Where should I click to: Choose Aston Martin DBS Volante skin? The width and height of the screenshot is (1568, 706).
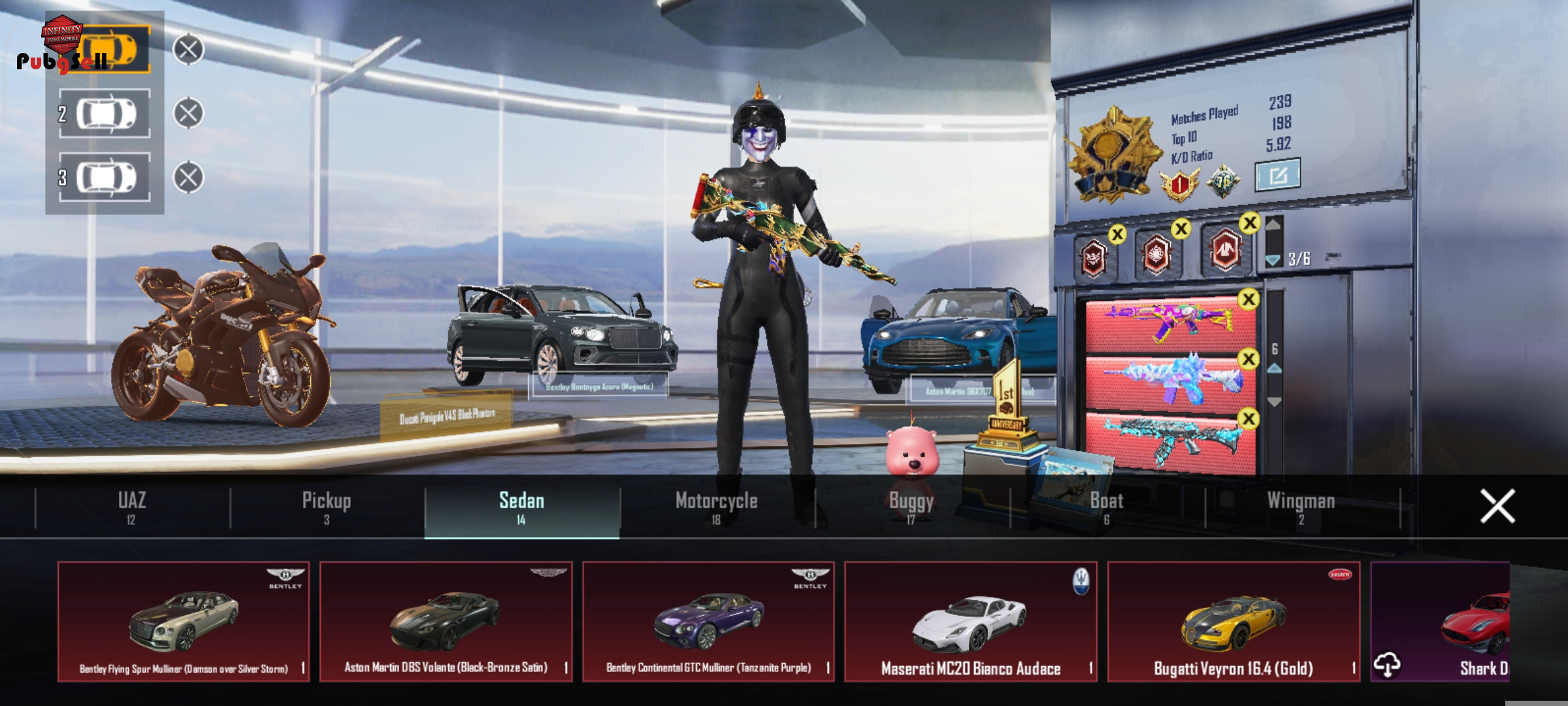(446, 621)
